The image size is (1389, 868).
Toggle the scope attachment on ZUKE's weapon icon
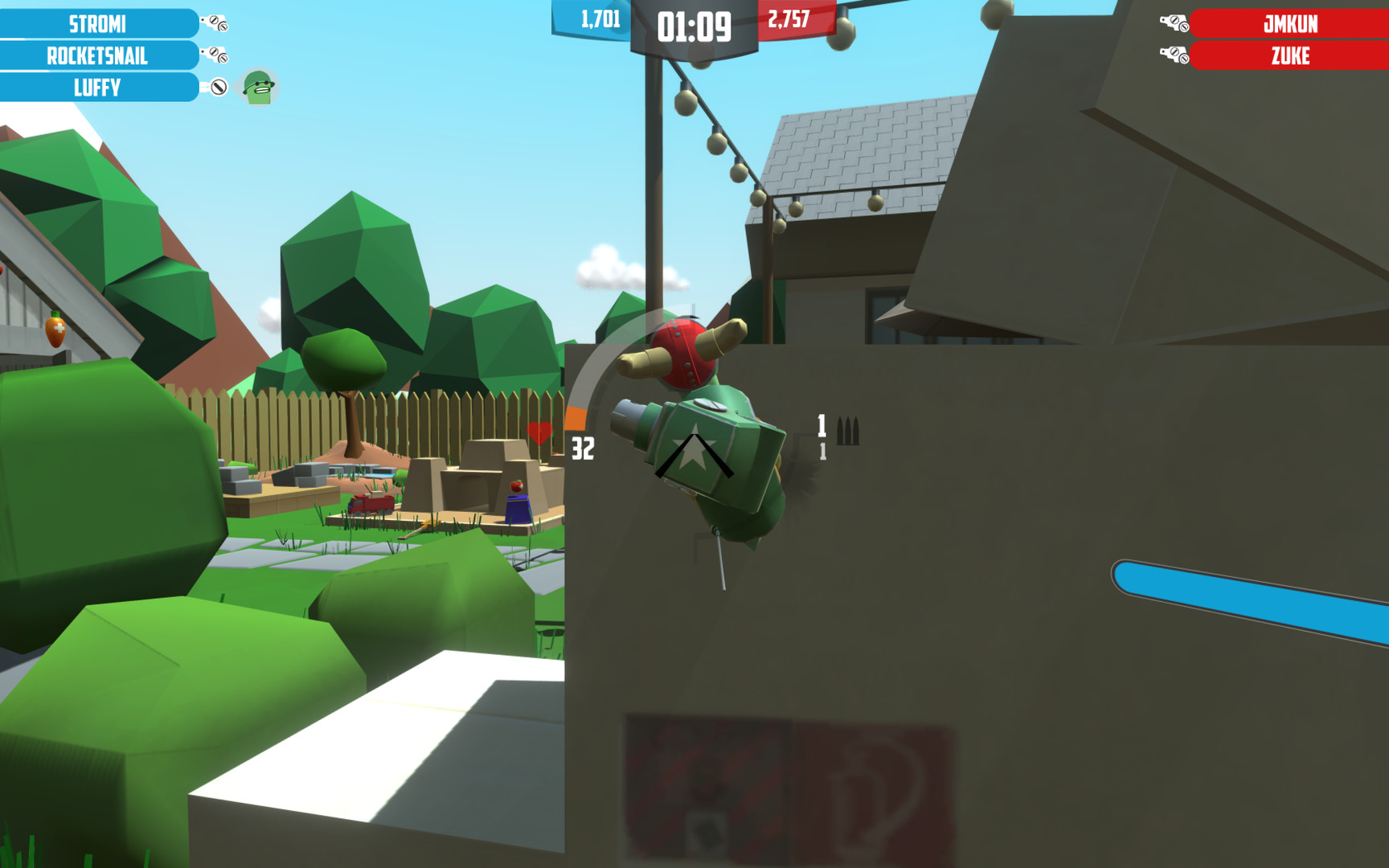[x=1174, y=51]
